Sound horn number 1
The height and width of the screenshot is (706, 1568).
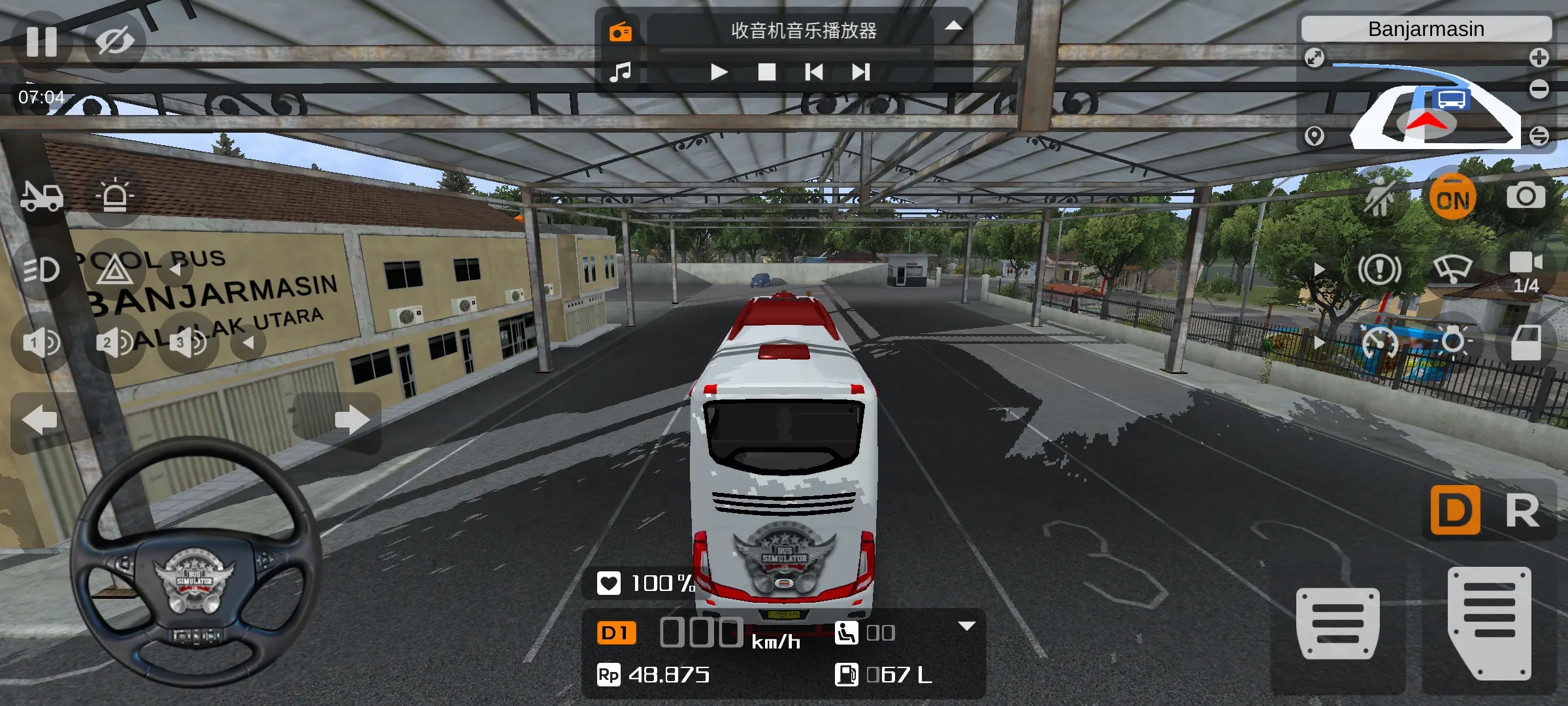click(42, 343)
